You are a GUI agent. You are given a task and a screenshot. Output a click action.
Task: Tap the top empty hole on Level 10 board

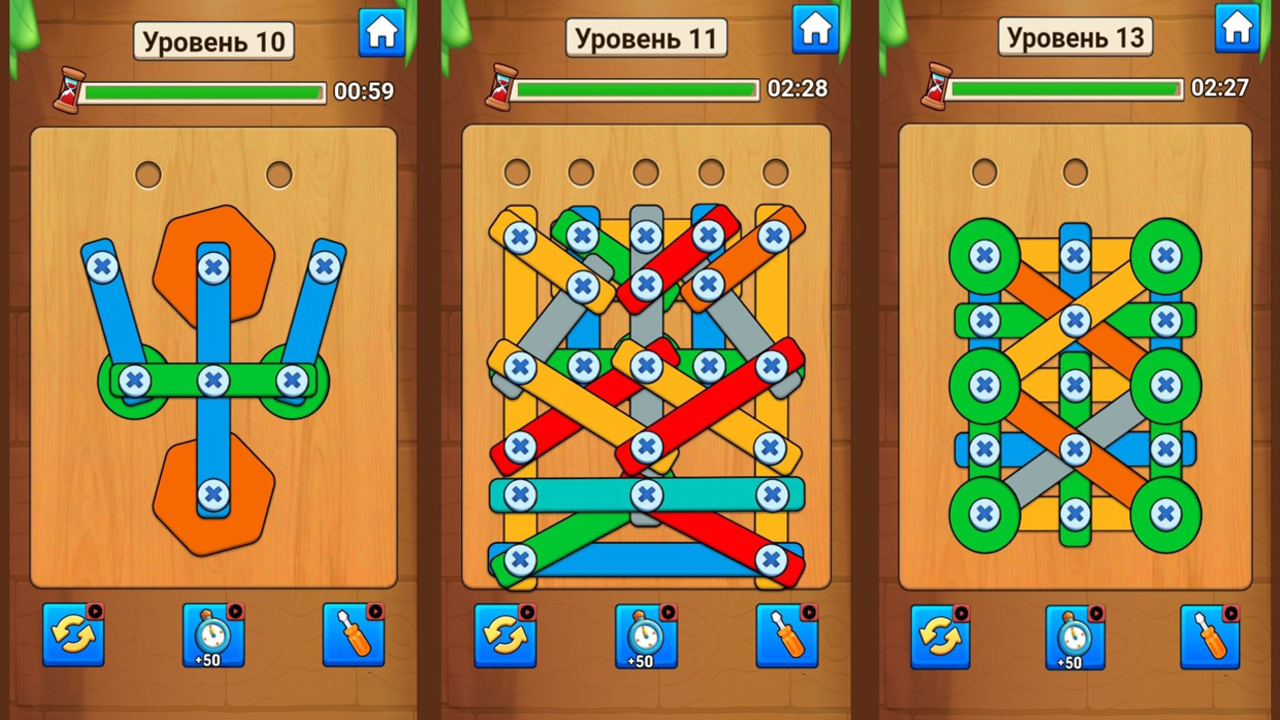point(148,173)
